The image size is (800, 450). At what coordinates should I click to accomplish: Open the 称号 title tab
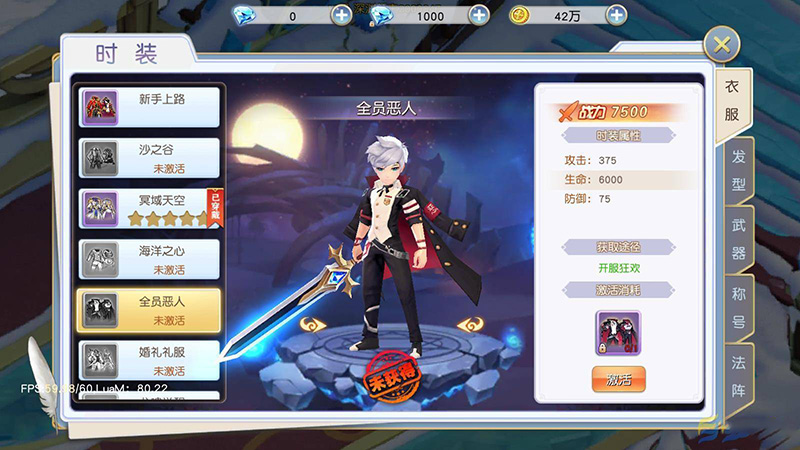[x=738, y=308]
